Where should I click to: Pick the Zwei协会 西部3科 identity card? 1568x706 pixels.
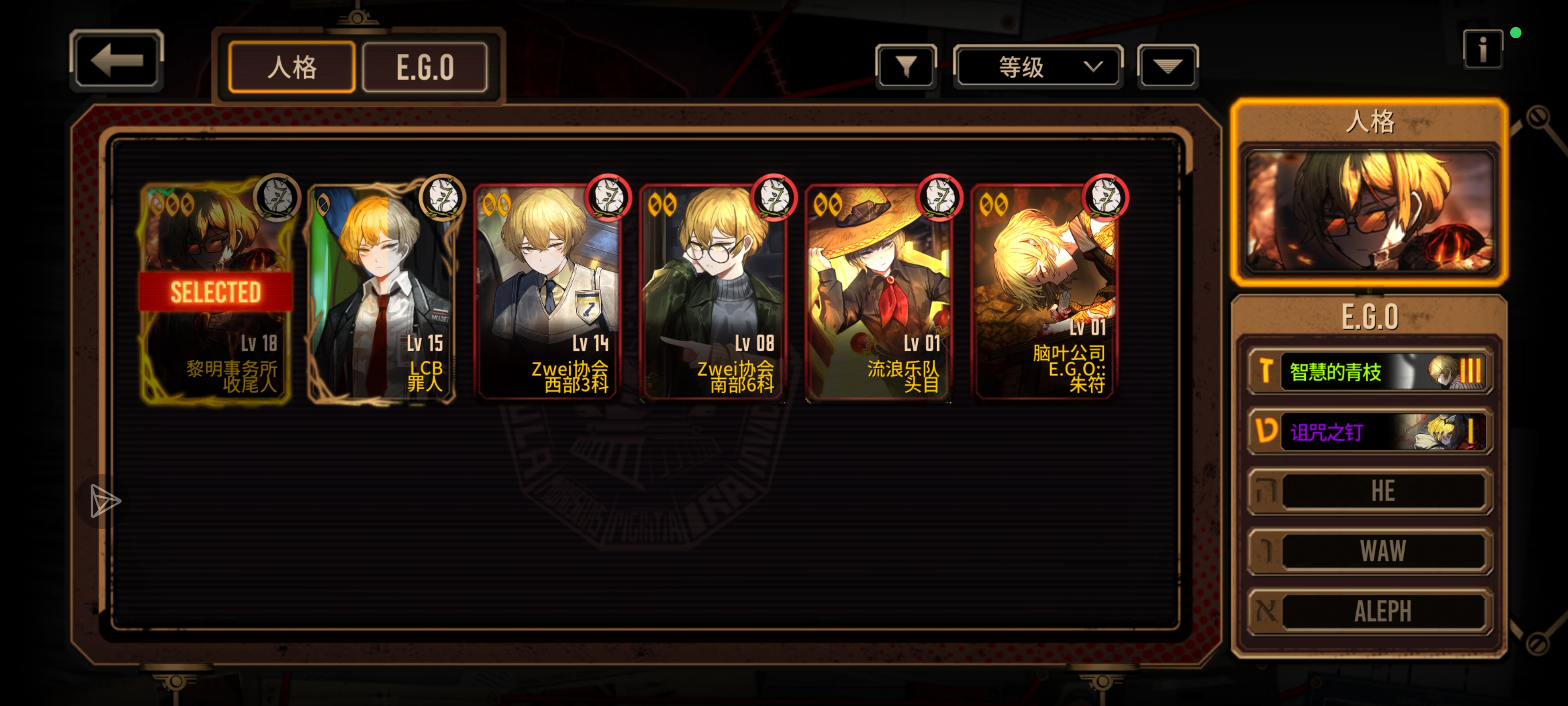(x=548, y=292)
